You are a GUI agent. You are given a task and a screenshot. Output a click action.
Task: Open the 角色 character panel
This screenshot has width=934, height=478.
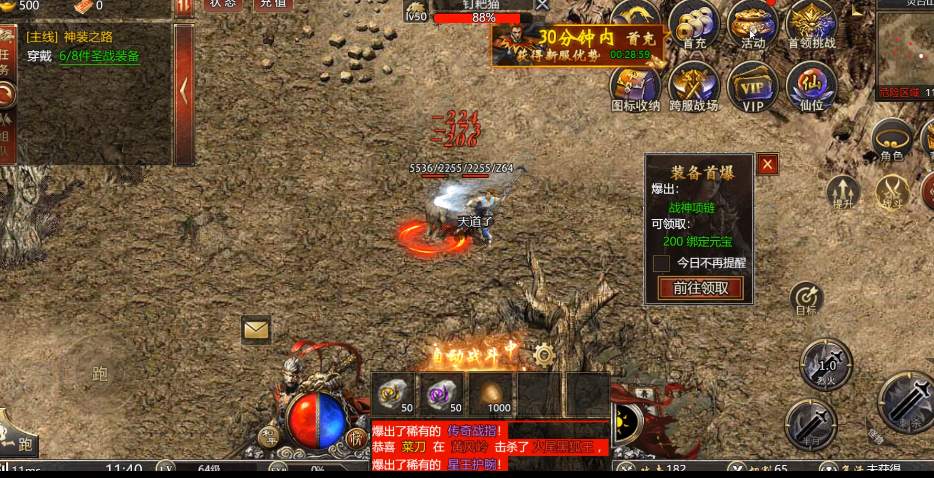coord(891,138)
